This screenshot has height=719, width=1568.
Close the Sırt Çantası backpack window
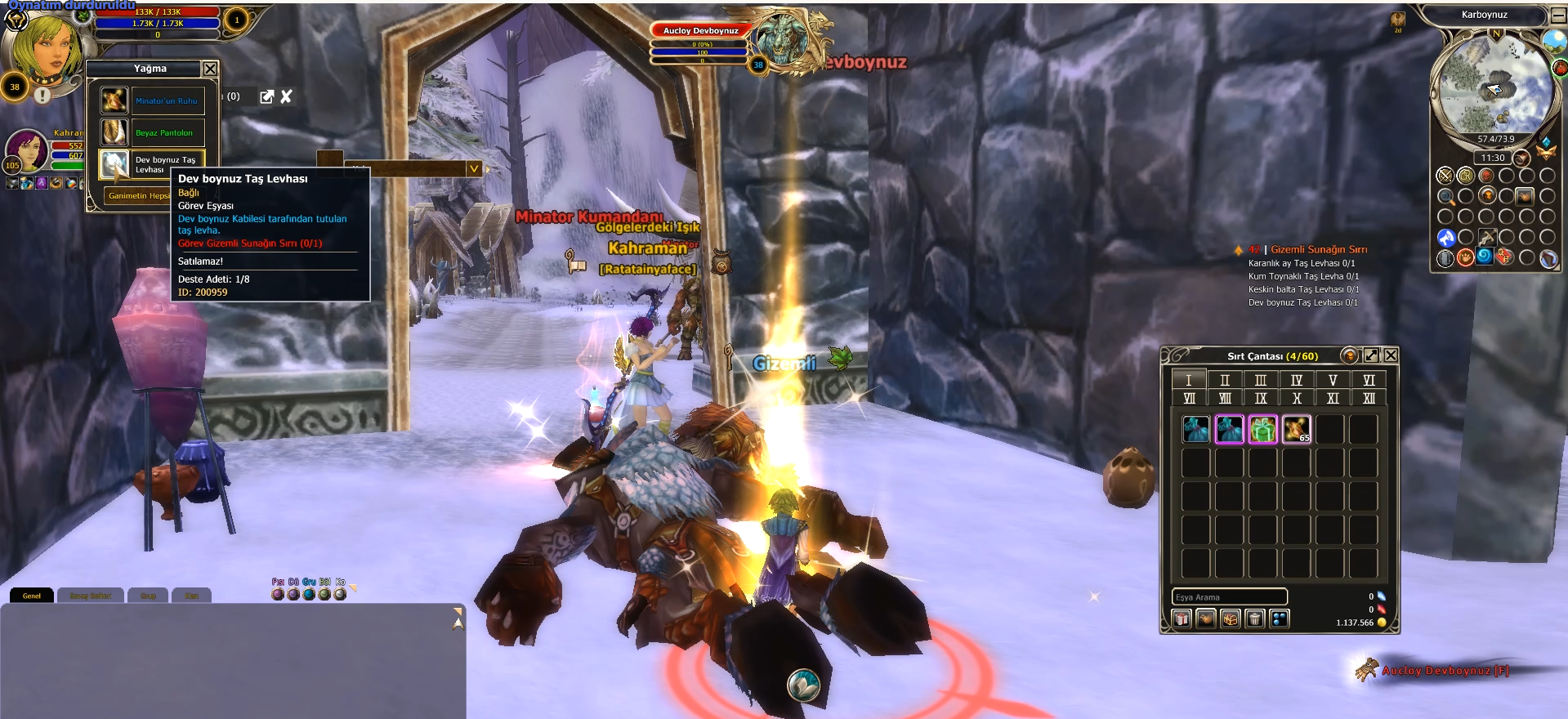pyautogui.click(x=1391, y=355)
